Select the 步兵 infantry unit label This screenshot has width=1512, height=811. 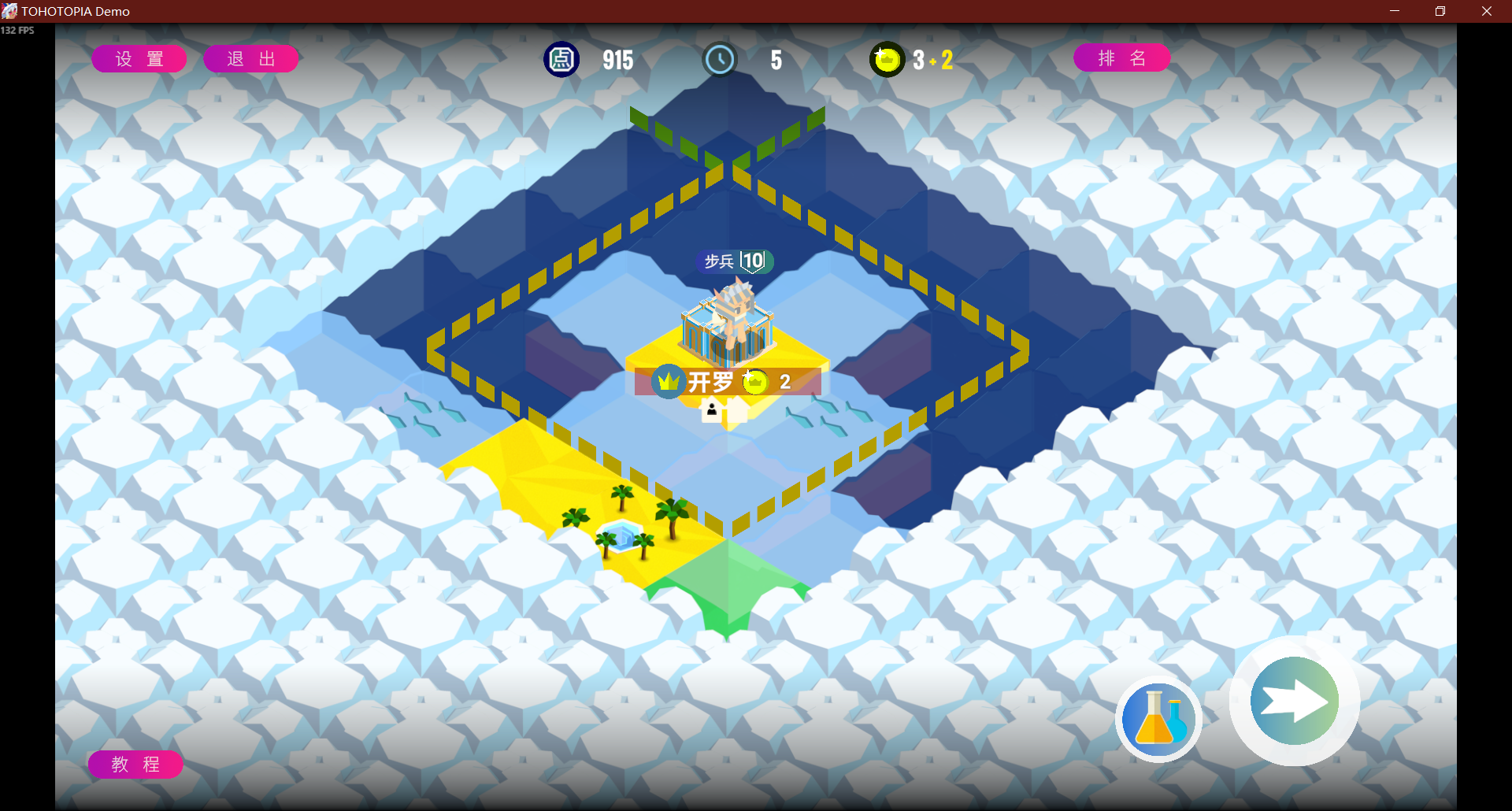pos(734,261)
